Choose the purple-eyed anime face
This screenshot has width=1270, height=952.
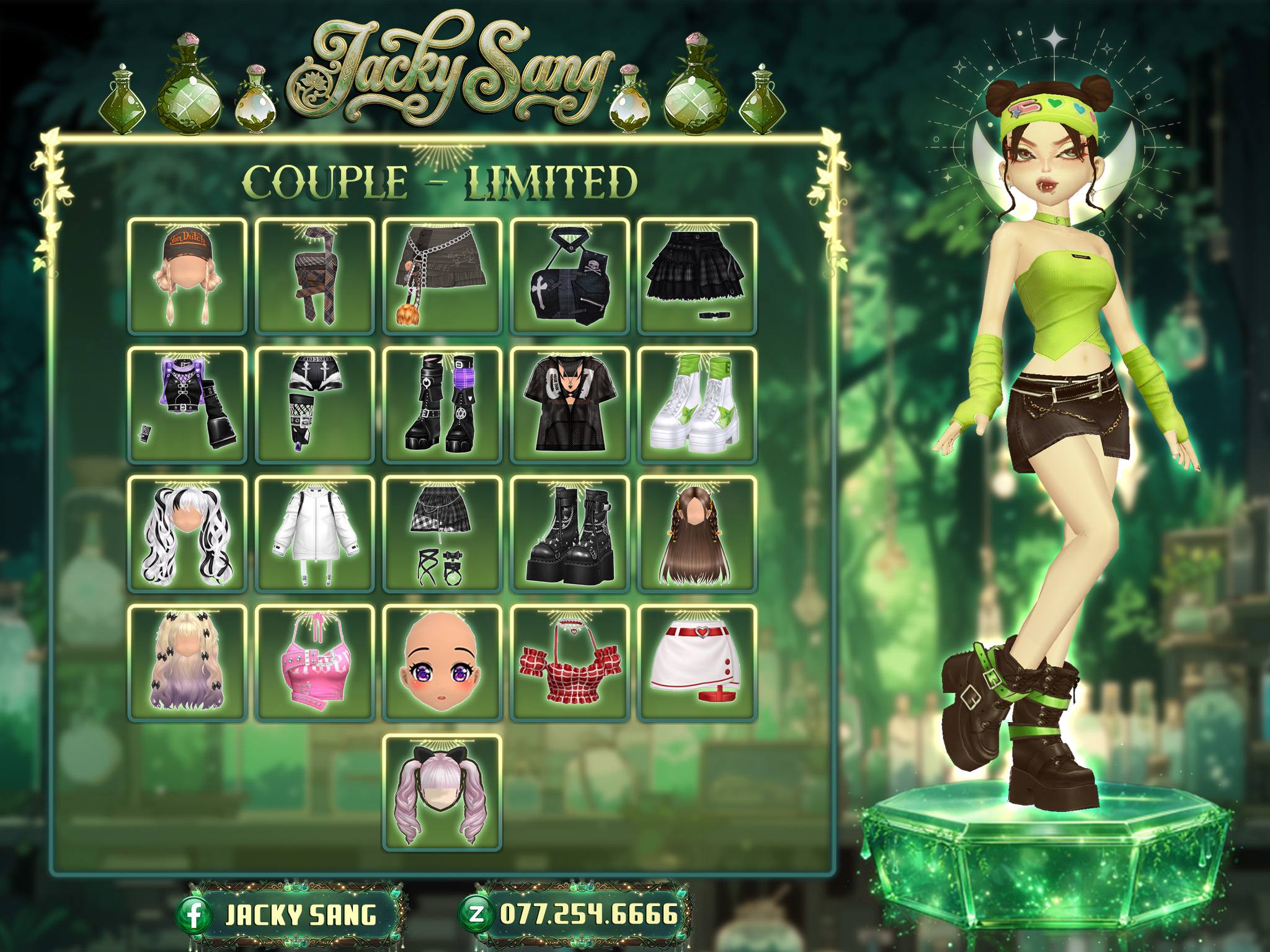tap(442, 663)
